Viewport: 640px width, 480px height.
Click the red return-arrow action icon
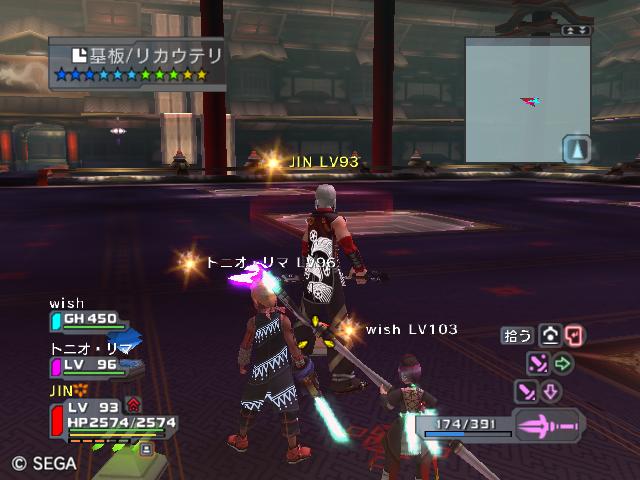pyautogui.click(x=573, y=336)
